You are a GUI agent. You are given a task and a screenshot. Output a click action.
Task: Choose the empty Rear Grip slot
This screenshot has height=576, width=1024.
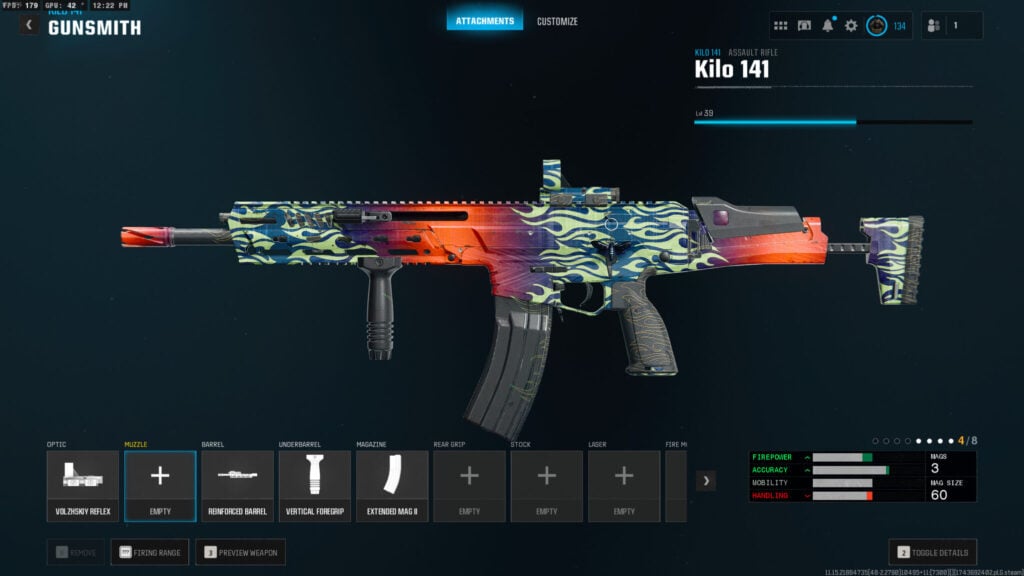pos(469,486)
